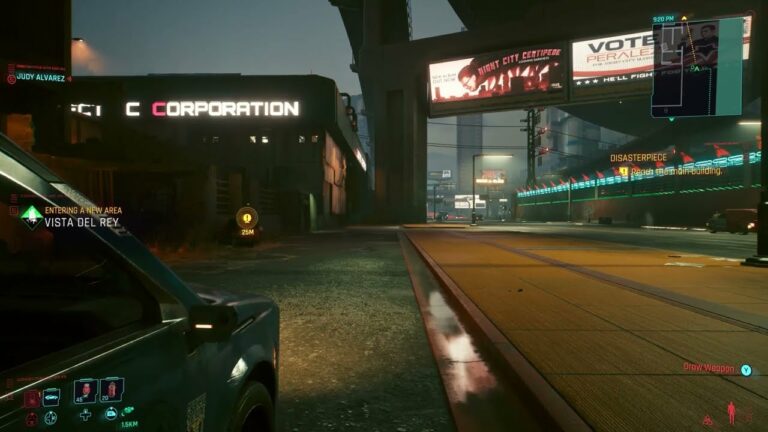Click the red player silhouette stance icon

click(x=730, y=412)
